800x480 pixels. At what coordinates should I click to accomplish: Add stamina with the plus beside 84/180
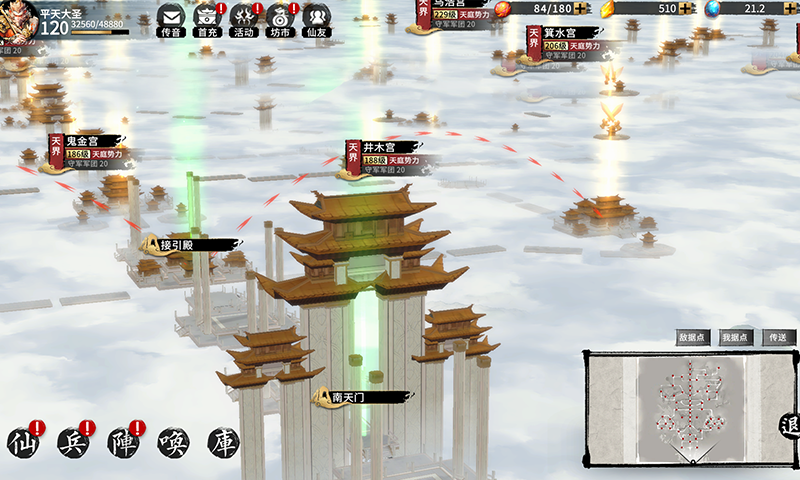pos(582,9)
